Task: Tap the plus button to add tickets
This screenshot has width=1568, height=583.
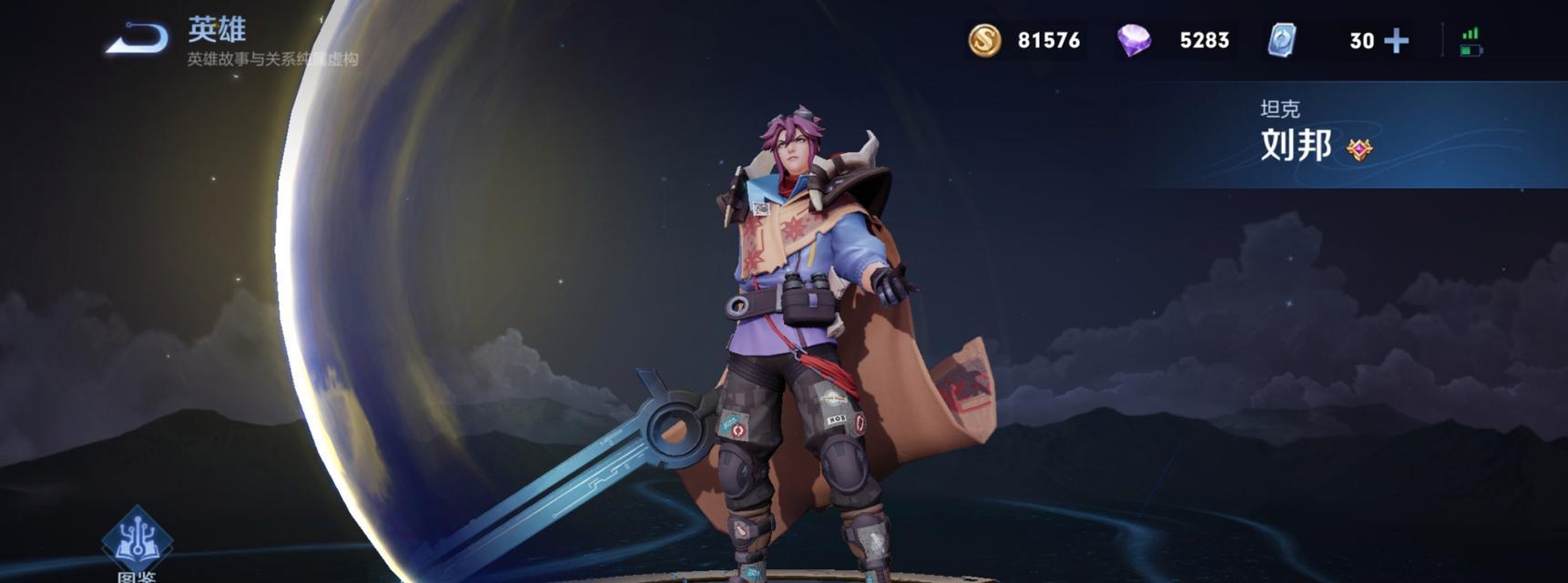Action: [1395, 41]
